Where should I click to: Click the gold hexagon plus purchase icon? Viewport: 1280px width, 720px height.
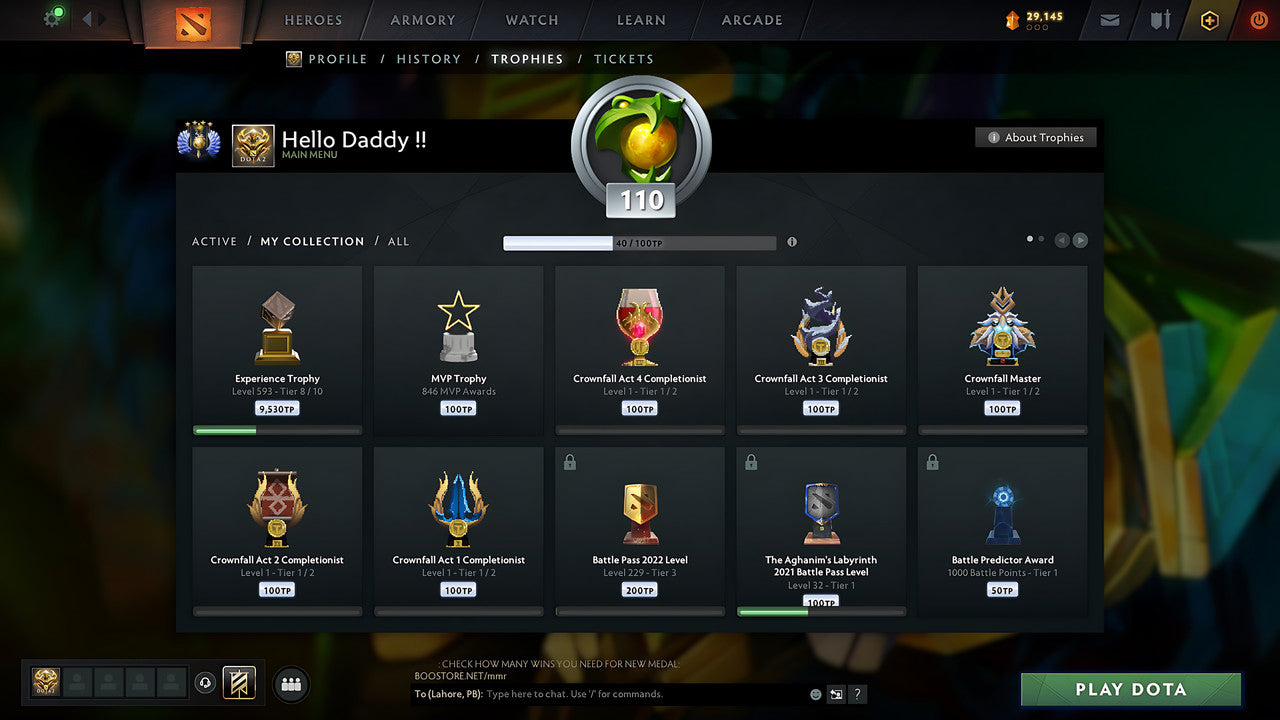coord(1209,20)
